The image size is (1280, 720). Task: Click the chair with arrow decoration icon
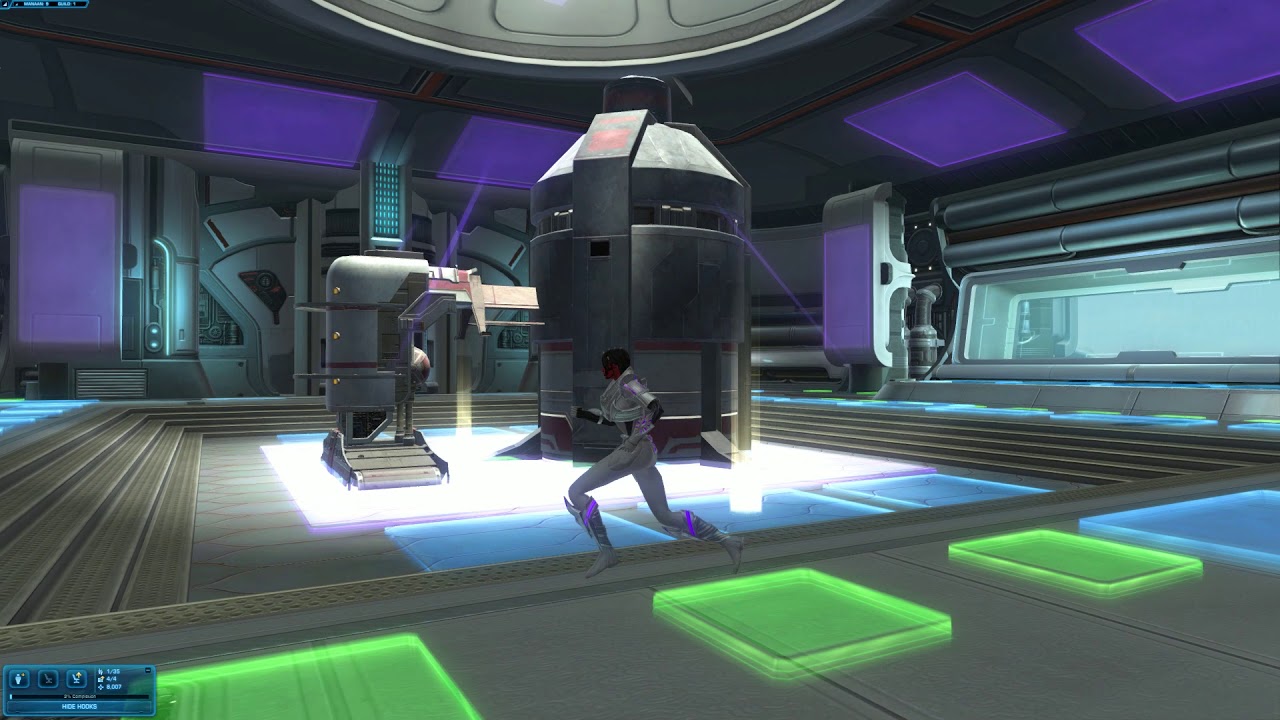(x=75, y=678)
